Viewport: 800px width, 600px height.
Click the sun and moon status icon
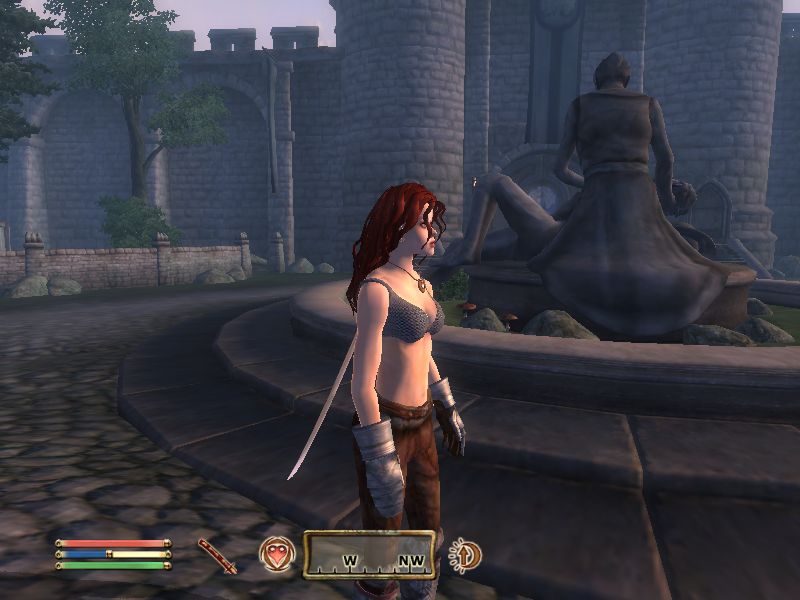tap(465, 554)
